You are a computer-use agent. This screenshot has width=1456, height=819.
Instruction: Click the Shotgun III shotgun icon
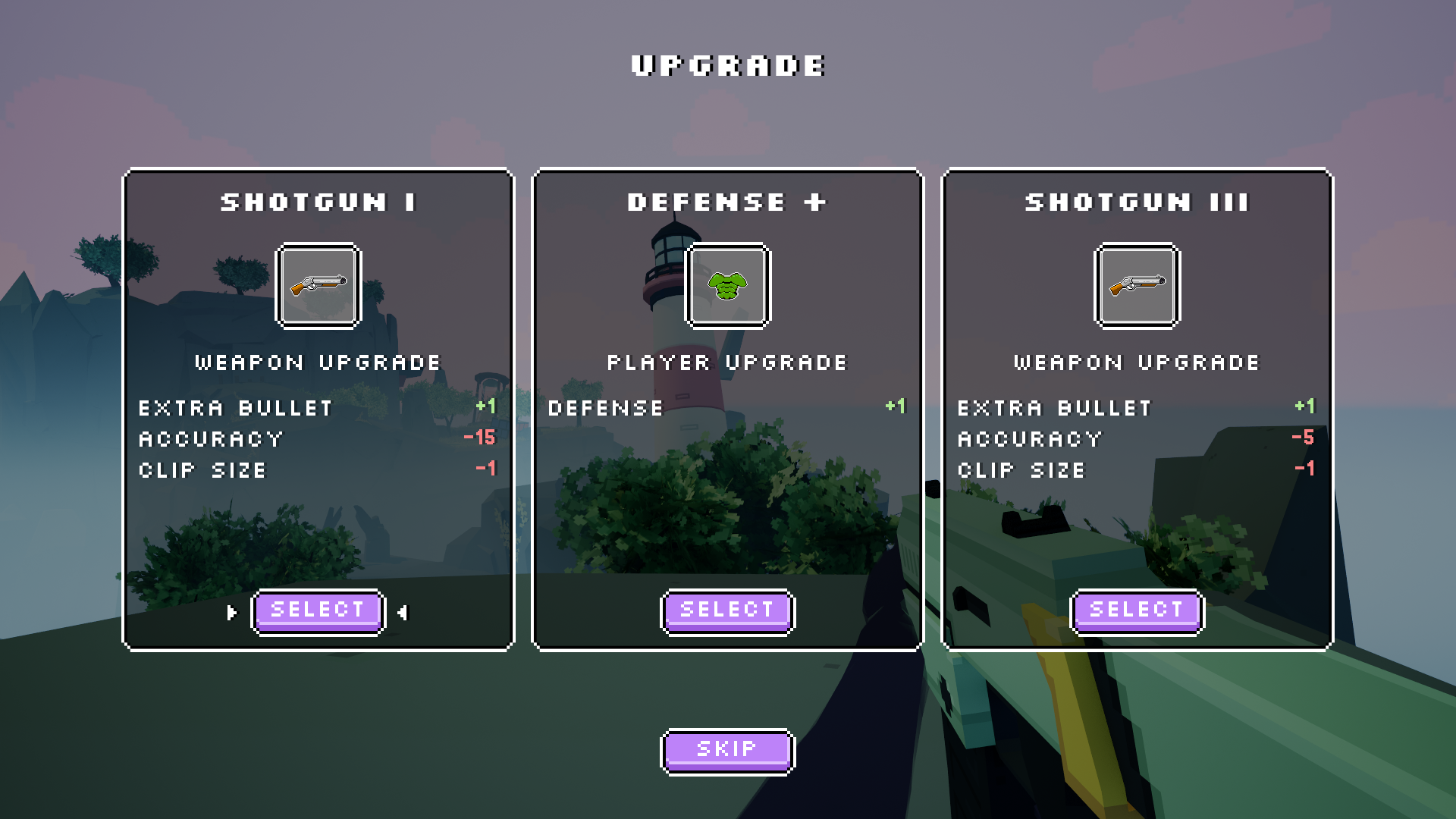coord(1137,286)
